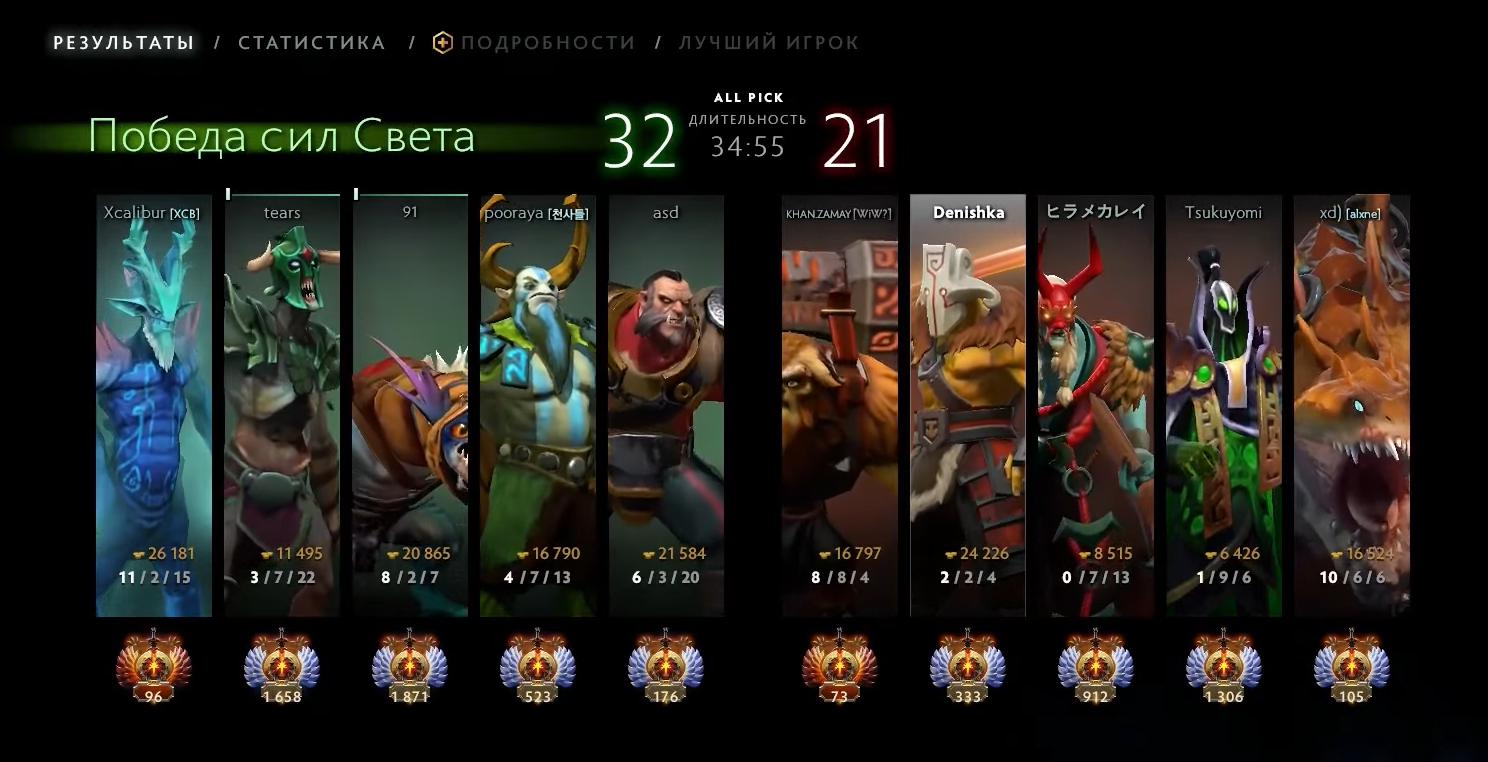The width and height of the screenshot is (1488, 762).
Task: Open the xd) player card
Action: (1352, 405)
